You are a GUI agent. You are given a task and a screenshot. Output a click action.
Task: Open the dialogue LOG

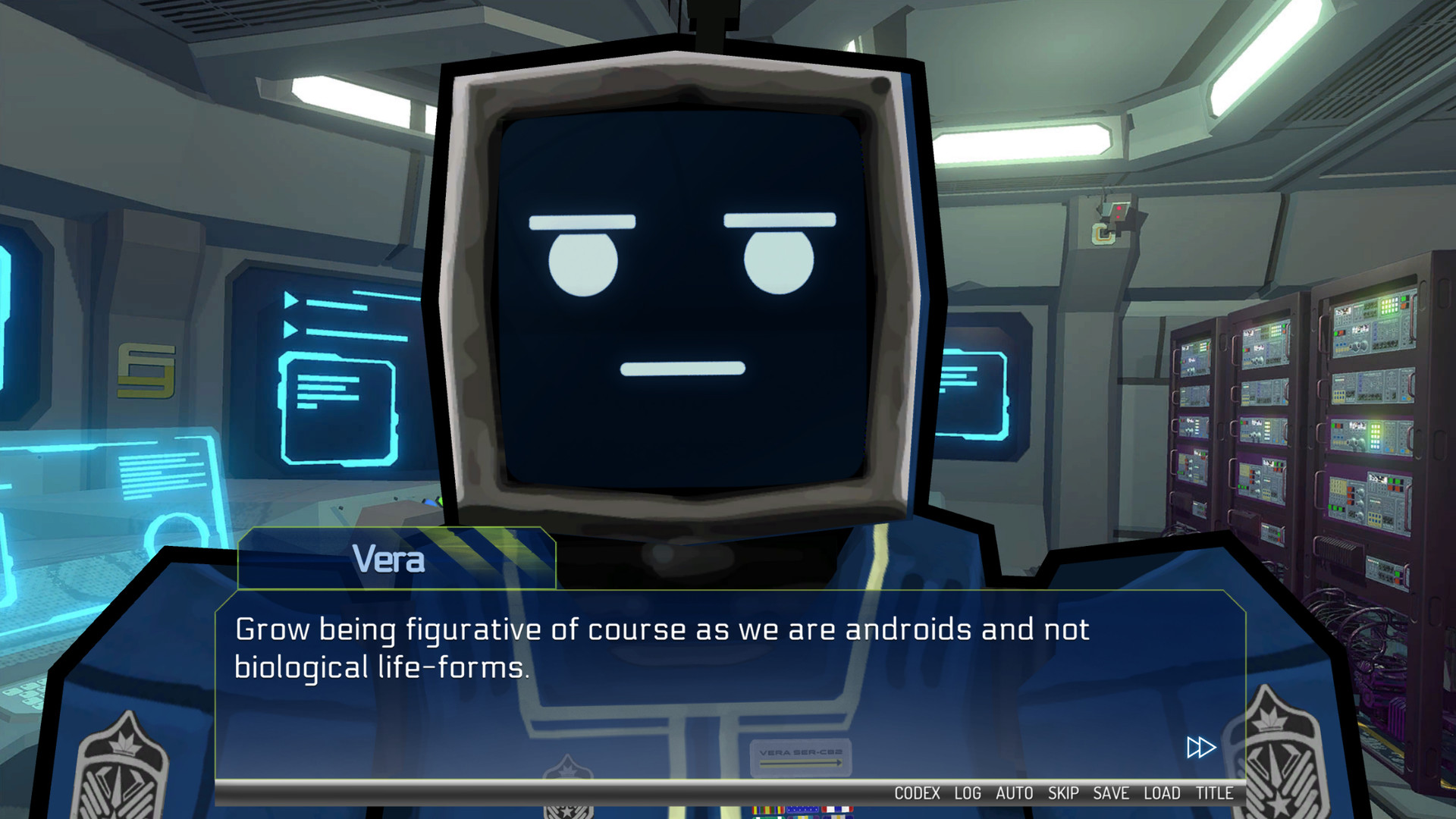click(966, 793)
